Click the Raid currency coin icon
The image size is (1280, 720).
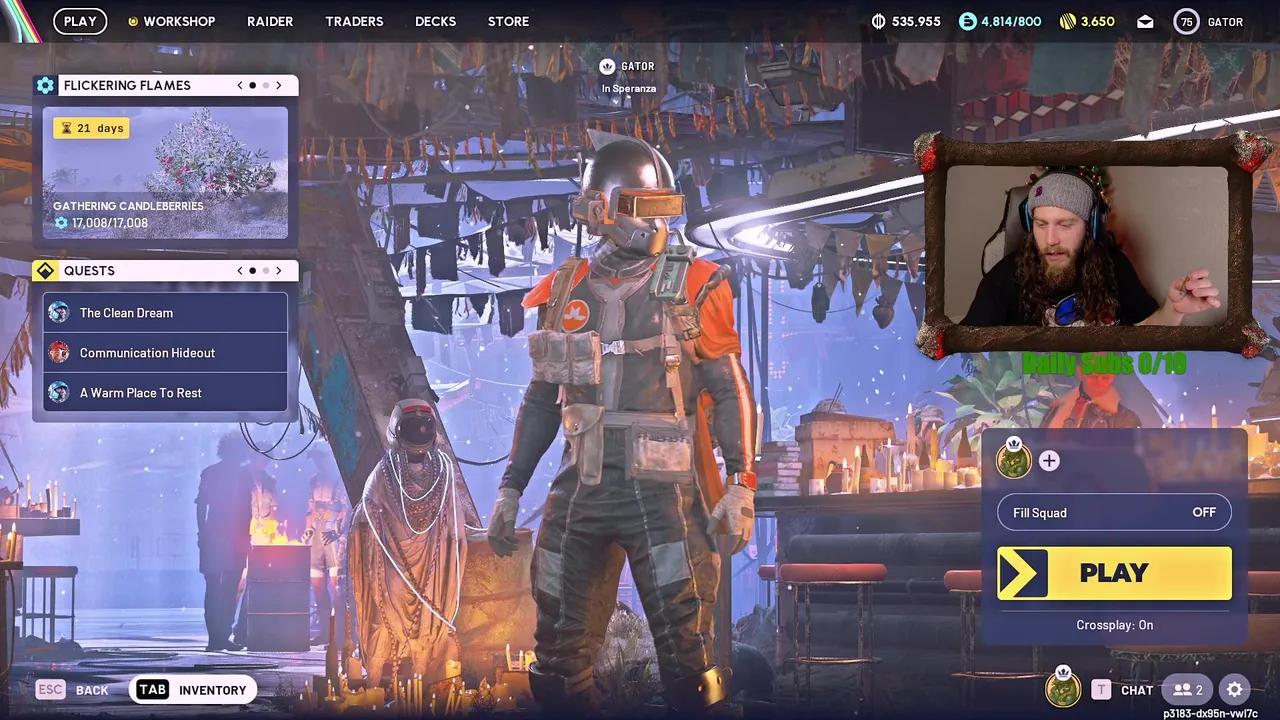[x=878, y=21]
